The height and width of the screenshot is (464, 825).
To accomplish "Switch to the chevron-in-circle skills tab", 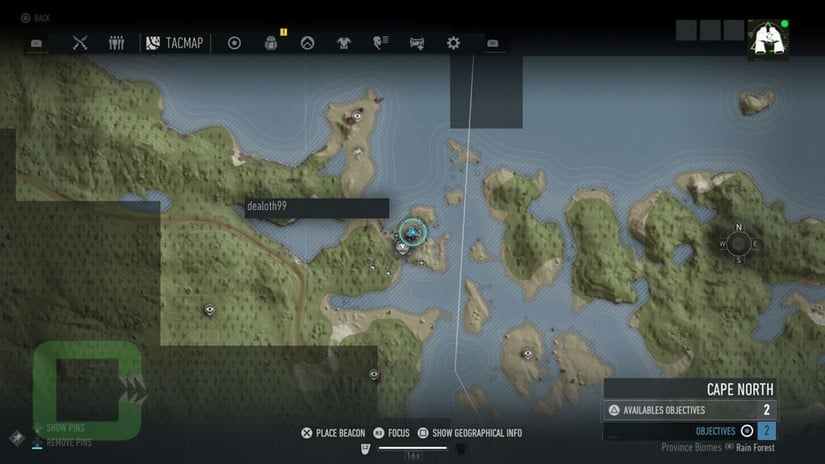I will 307,43.
